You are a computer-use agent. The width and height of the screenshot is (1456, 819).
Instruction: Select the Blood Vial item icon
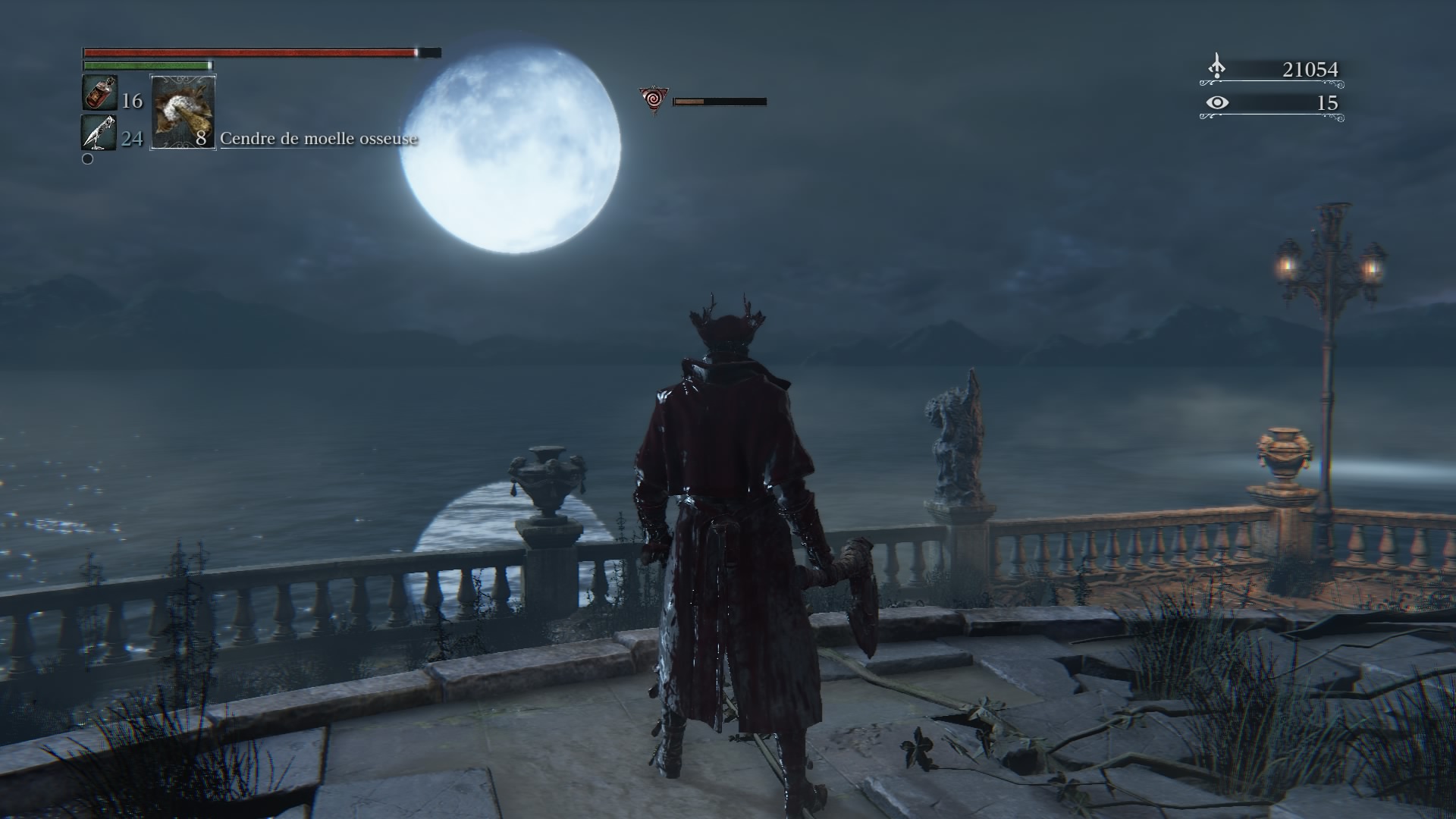[x=99, y=93]
